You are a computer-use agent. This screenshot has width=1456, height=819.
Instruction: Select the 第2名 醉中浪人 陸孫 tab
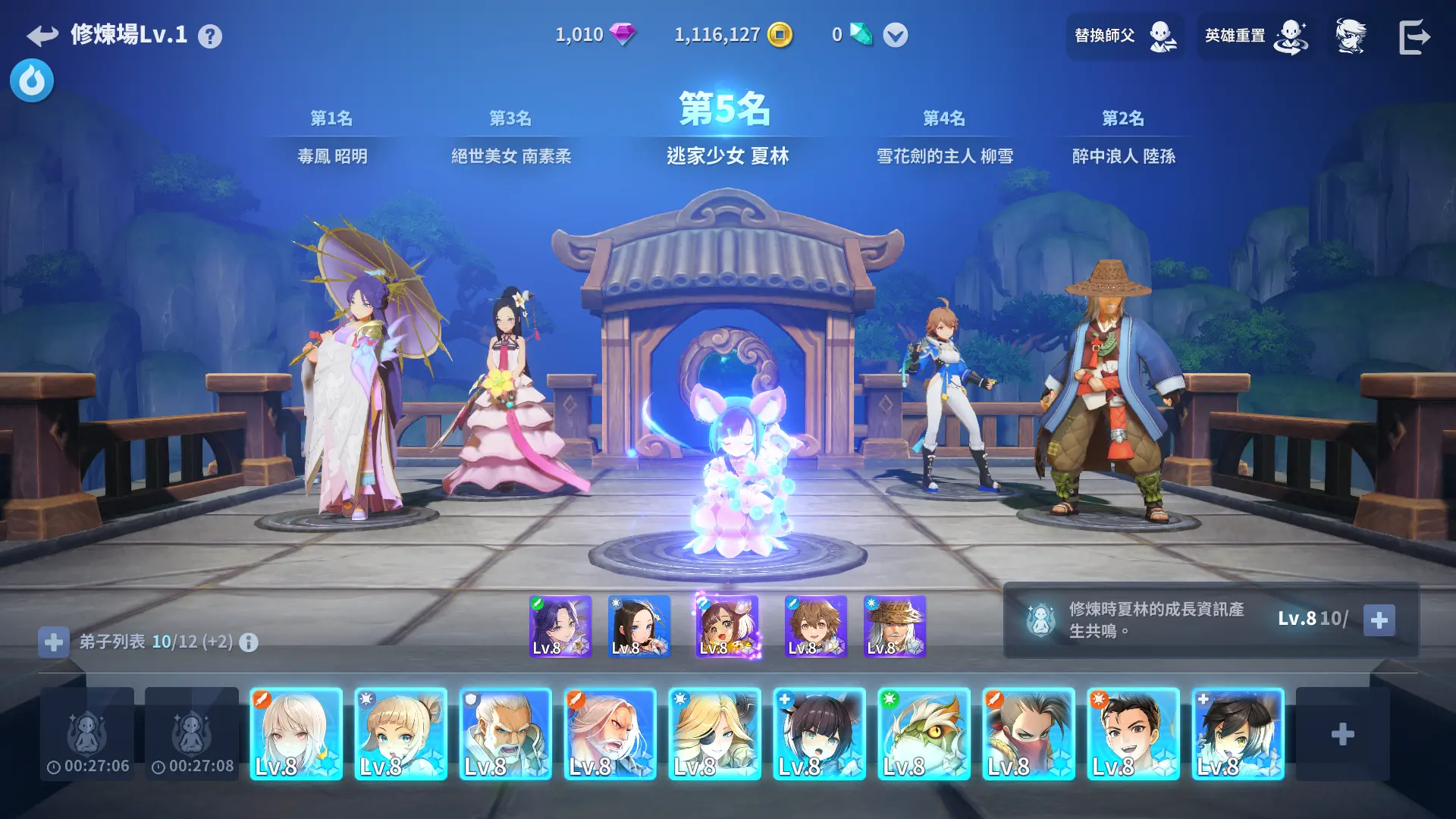click(x=1123, y=137)
